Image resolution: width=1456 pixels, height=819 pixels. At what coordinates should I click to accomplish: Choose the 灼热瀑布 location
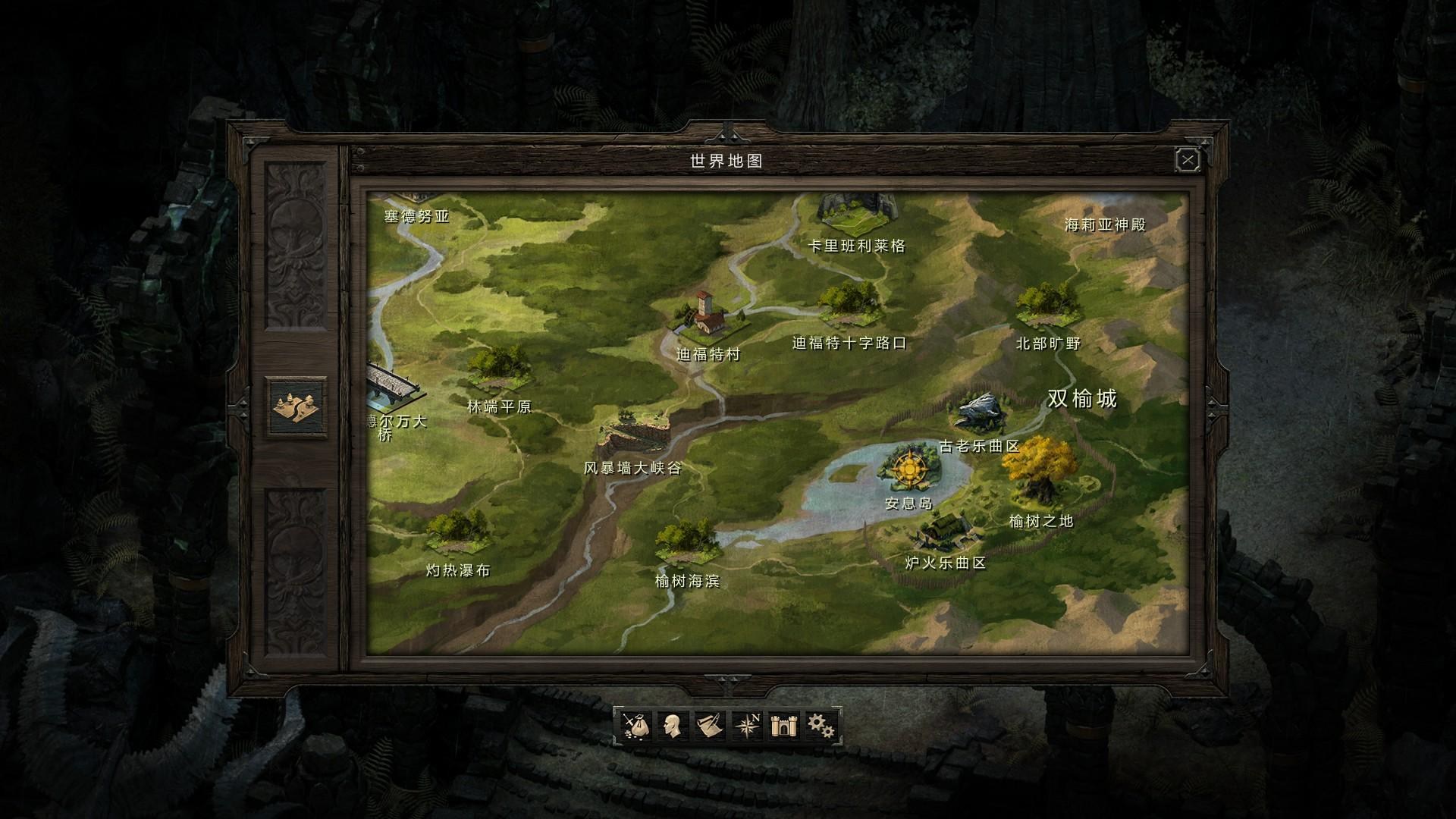(457, 531)
